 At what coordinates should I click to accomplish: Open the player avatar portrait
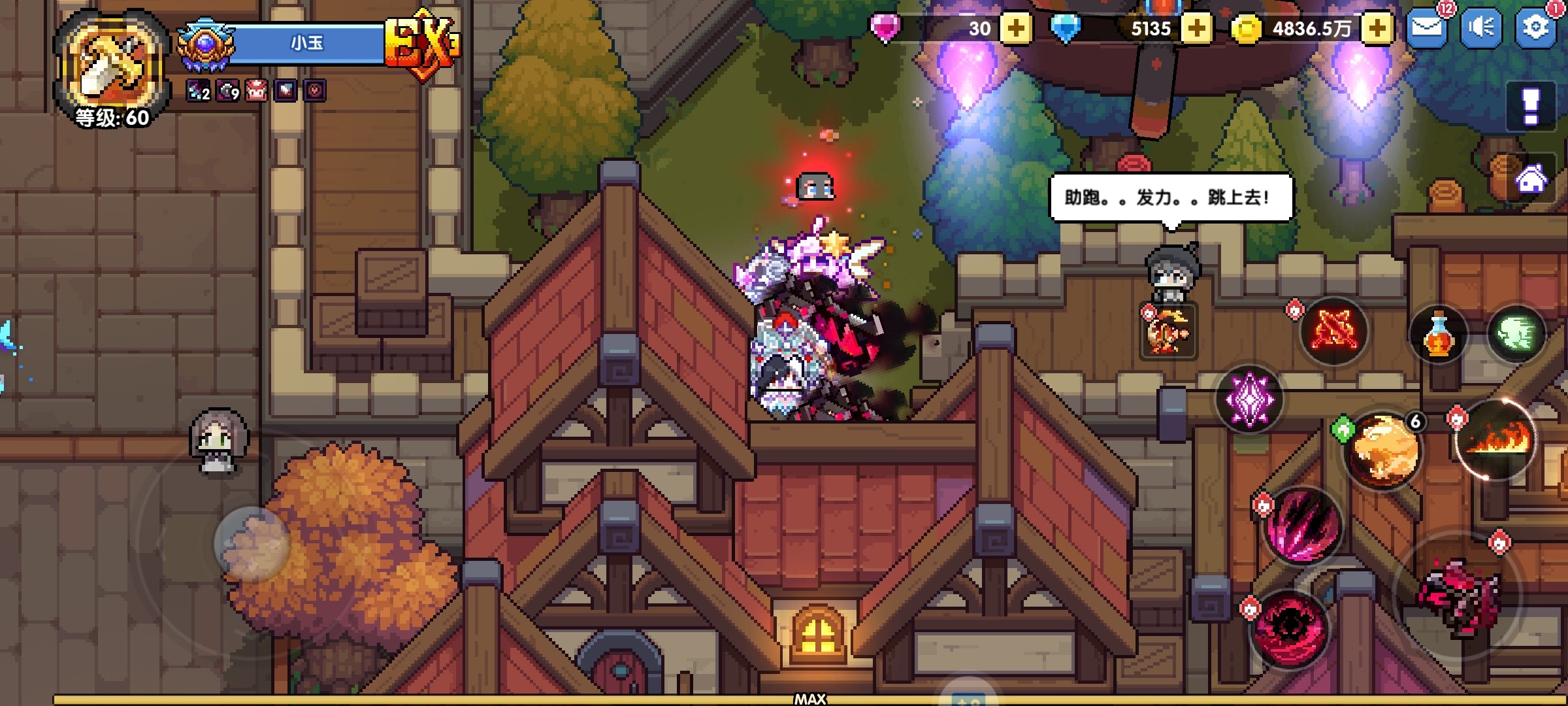pyautogui.click(x=111, y=65)
